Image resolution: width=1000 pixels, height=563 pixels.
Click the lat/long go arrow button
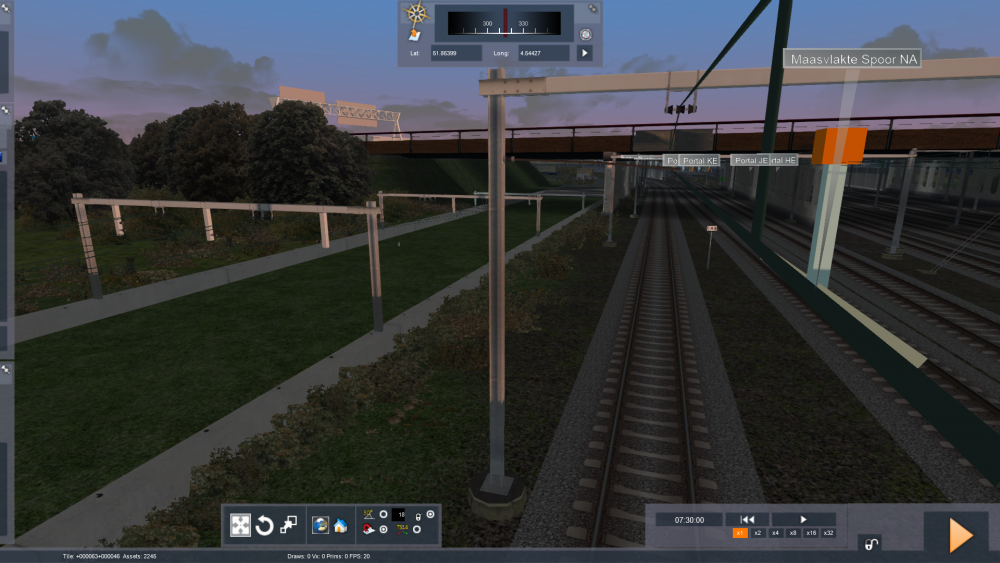click(585, 53)
